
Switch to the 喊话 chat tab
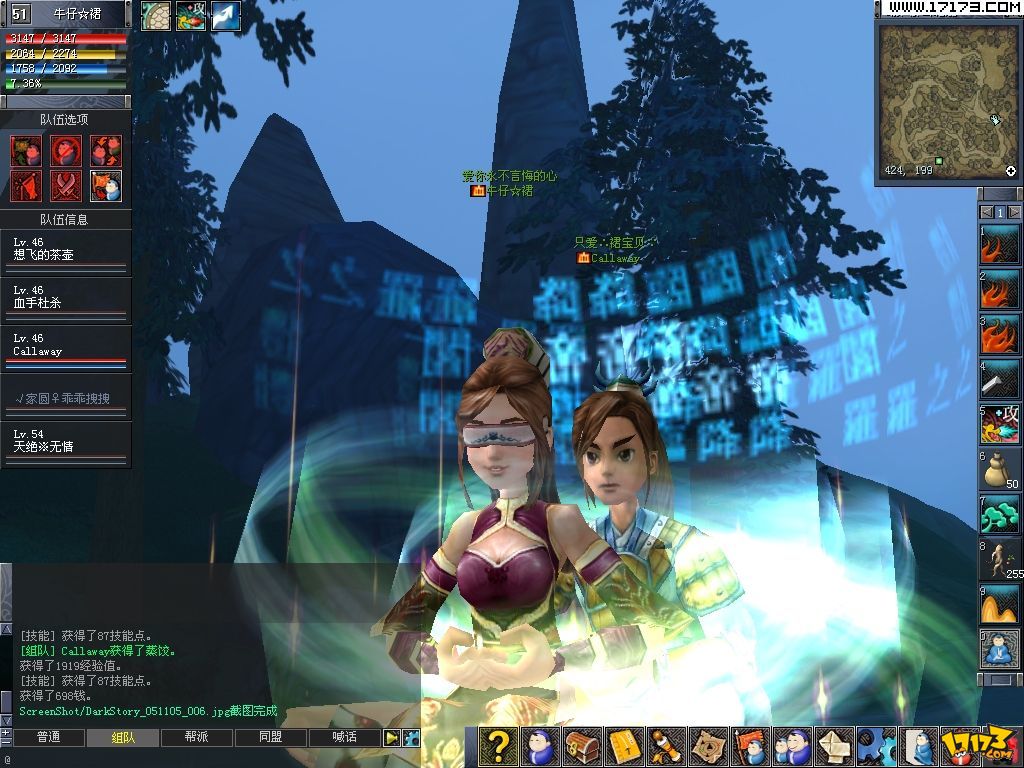[x=345, y=738]
